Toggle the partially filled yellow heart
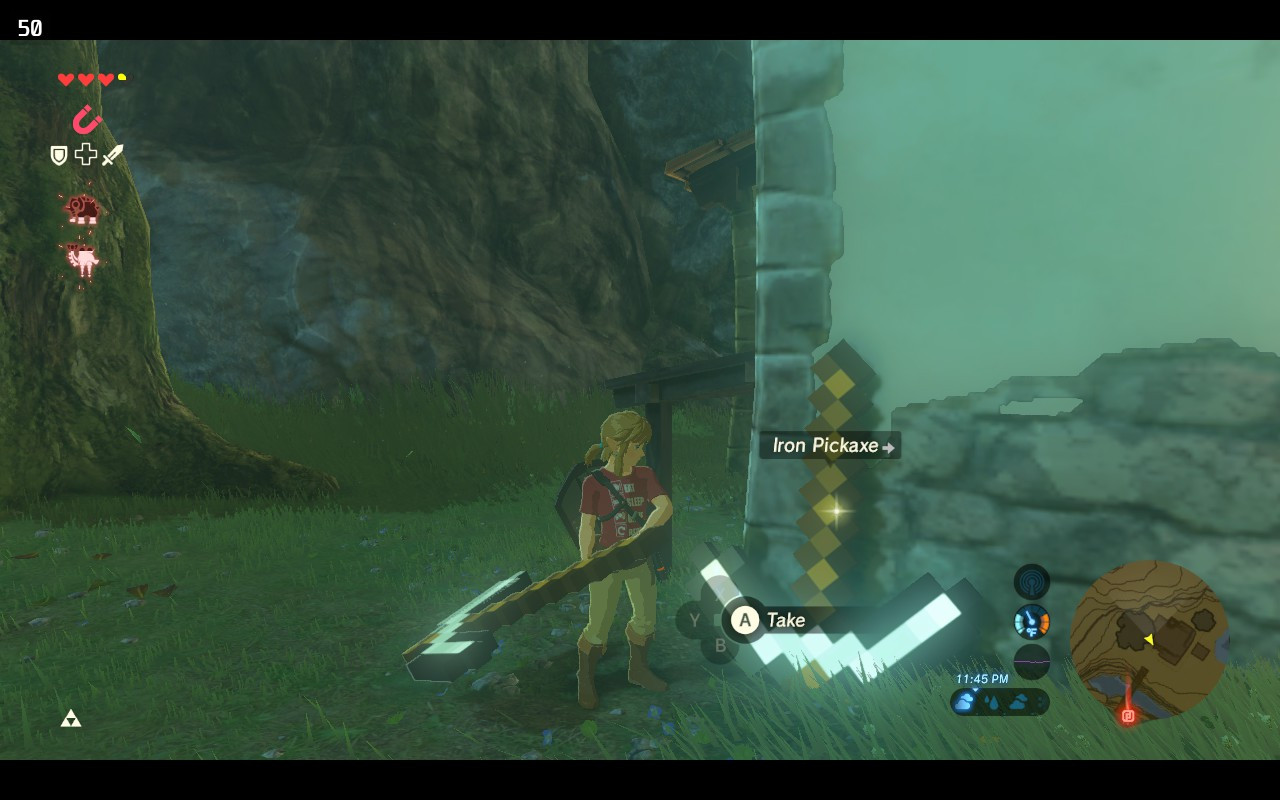Image resolution: width=1280 pixels, height=800 pixels. pyautogui.click(x=122, y=76)
